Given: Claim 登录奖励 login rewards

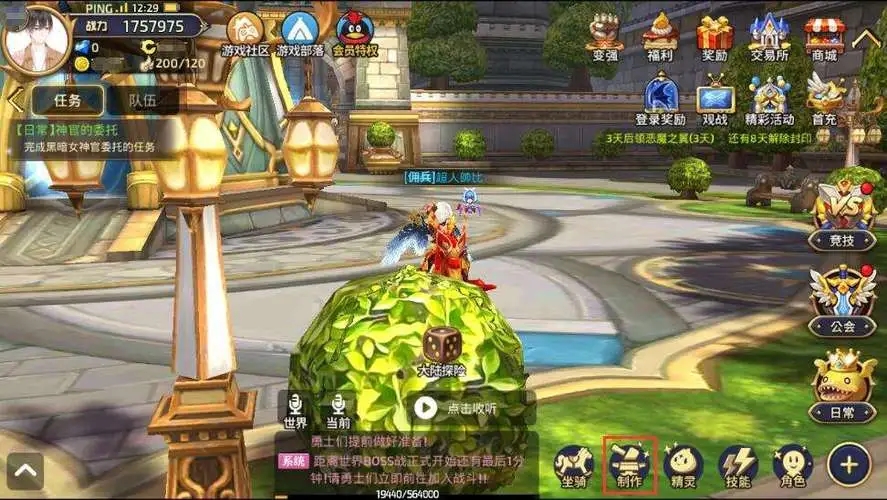Looking at the screenshot, I should click(660, 100).
